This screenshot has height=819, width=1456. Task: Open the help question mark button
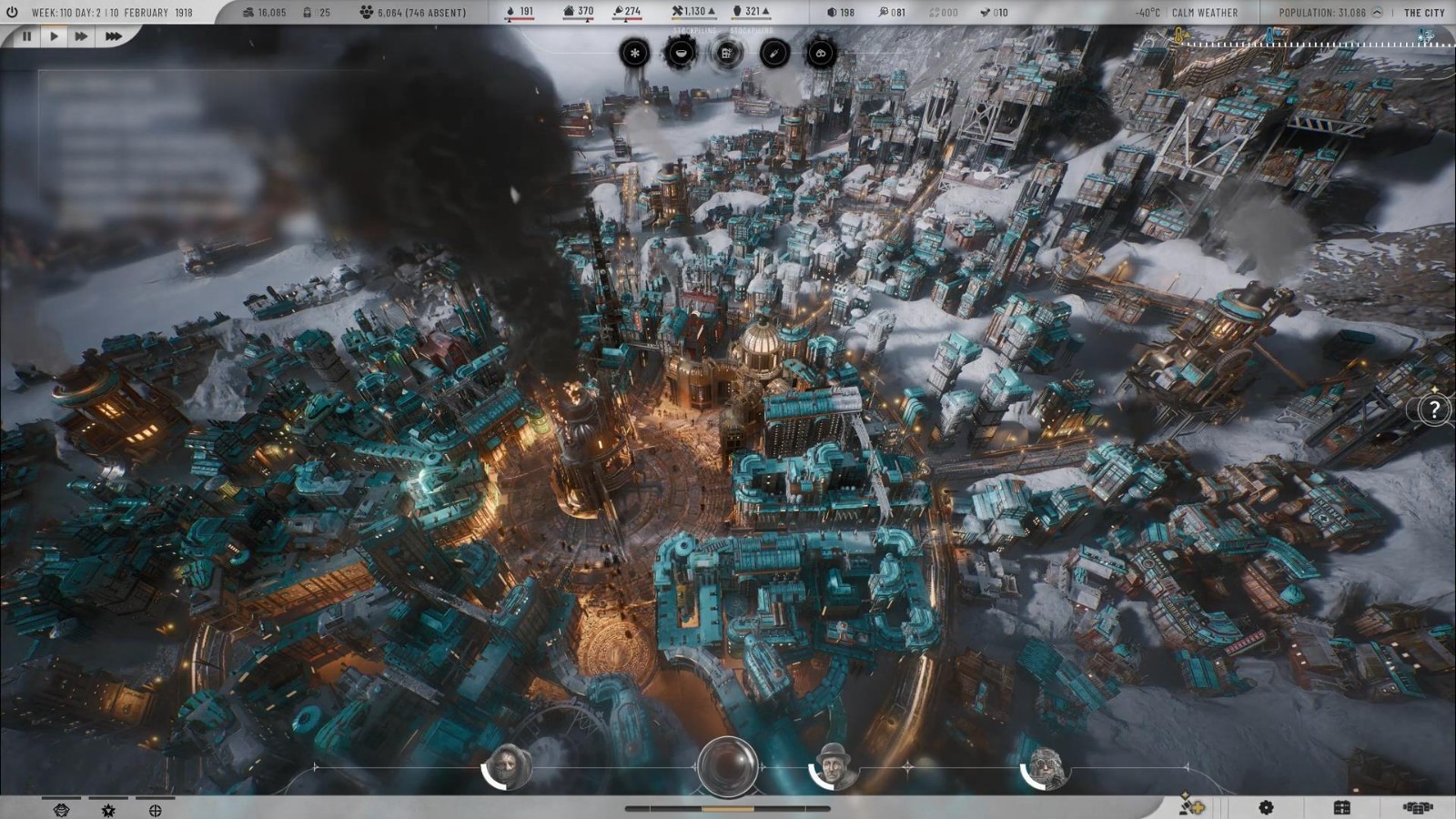click(x=1434, y=409)
